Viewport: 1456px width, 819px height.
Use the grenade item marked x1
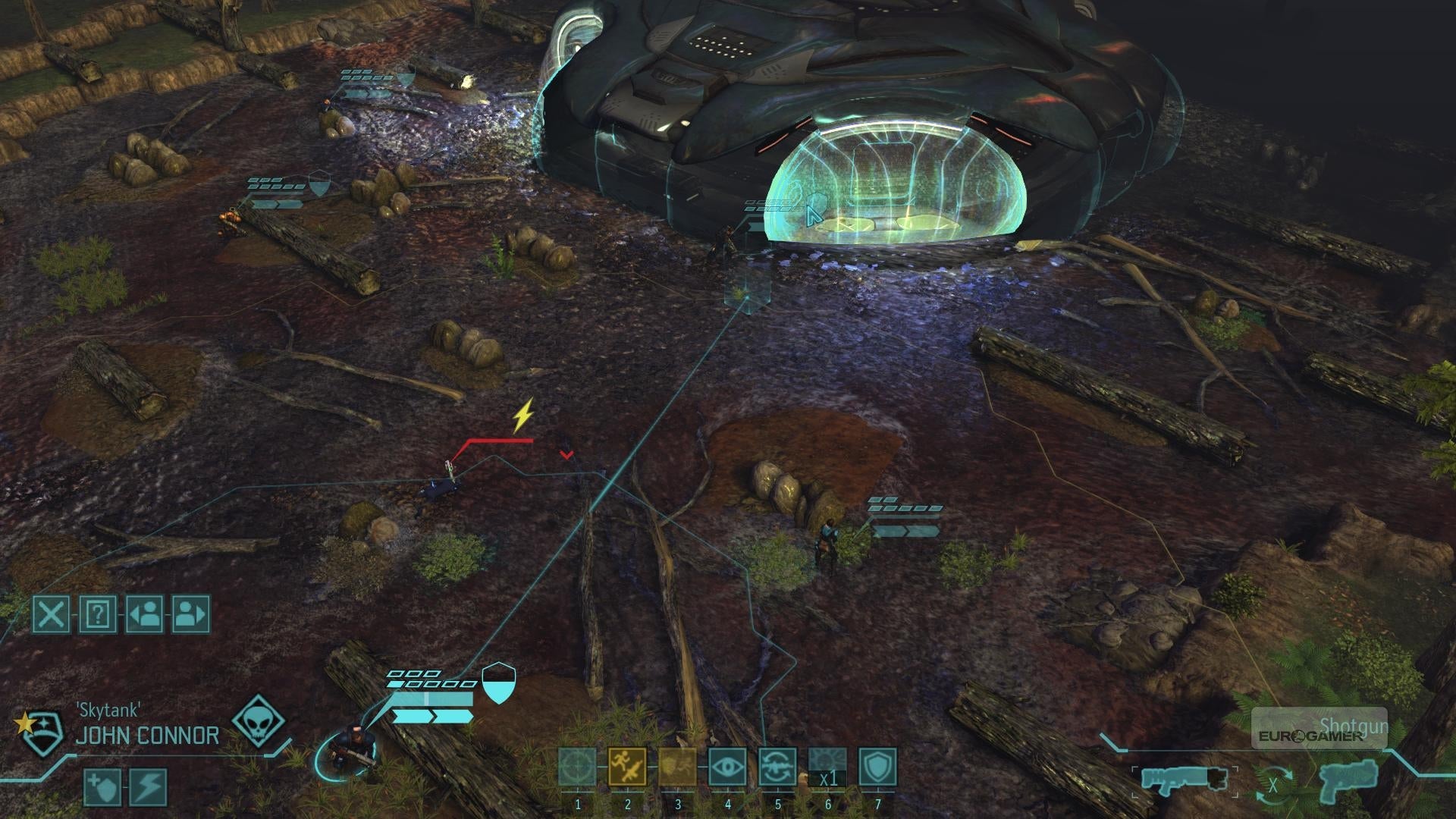coord(827,767)
